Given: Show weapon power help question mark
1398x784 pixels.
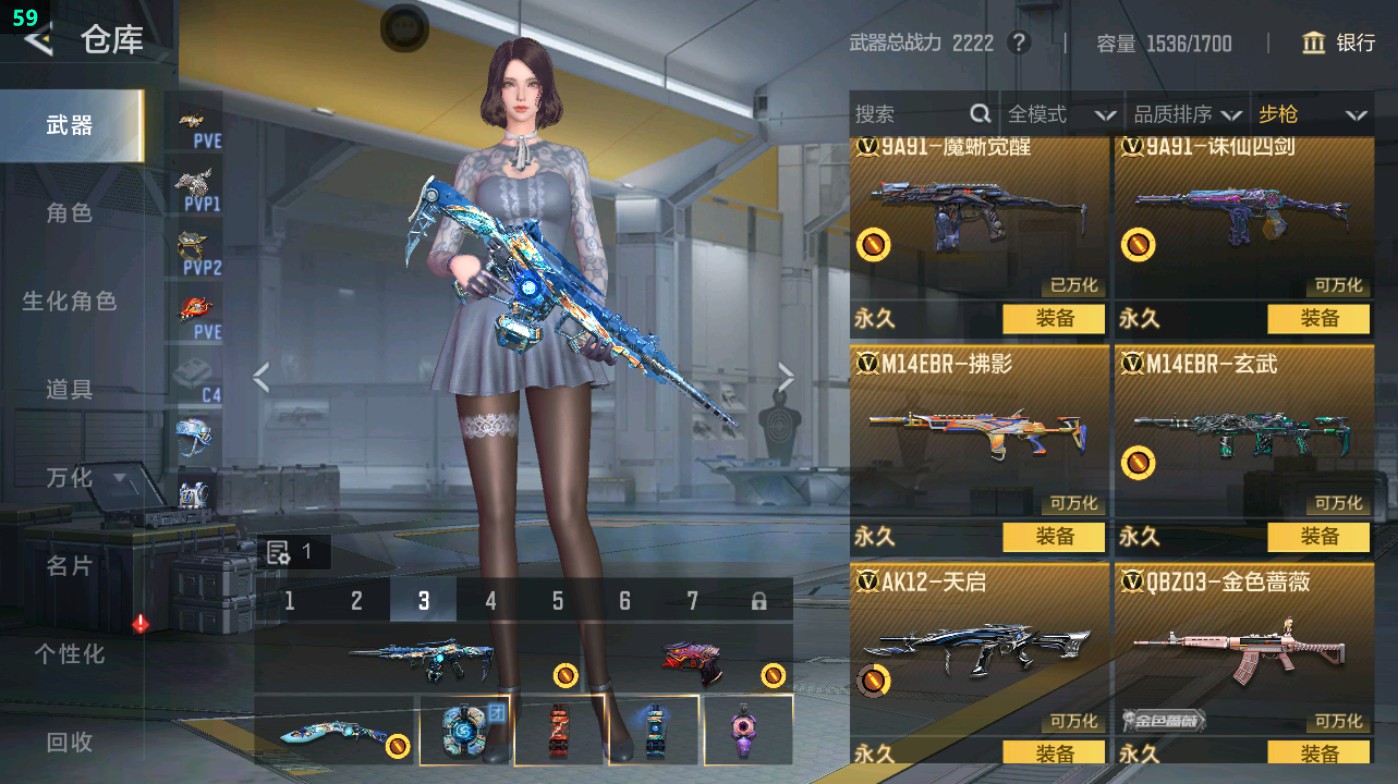Looking at the screenshot, I should (1018, 43).
